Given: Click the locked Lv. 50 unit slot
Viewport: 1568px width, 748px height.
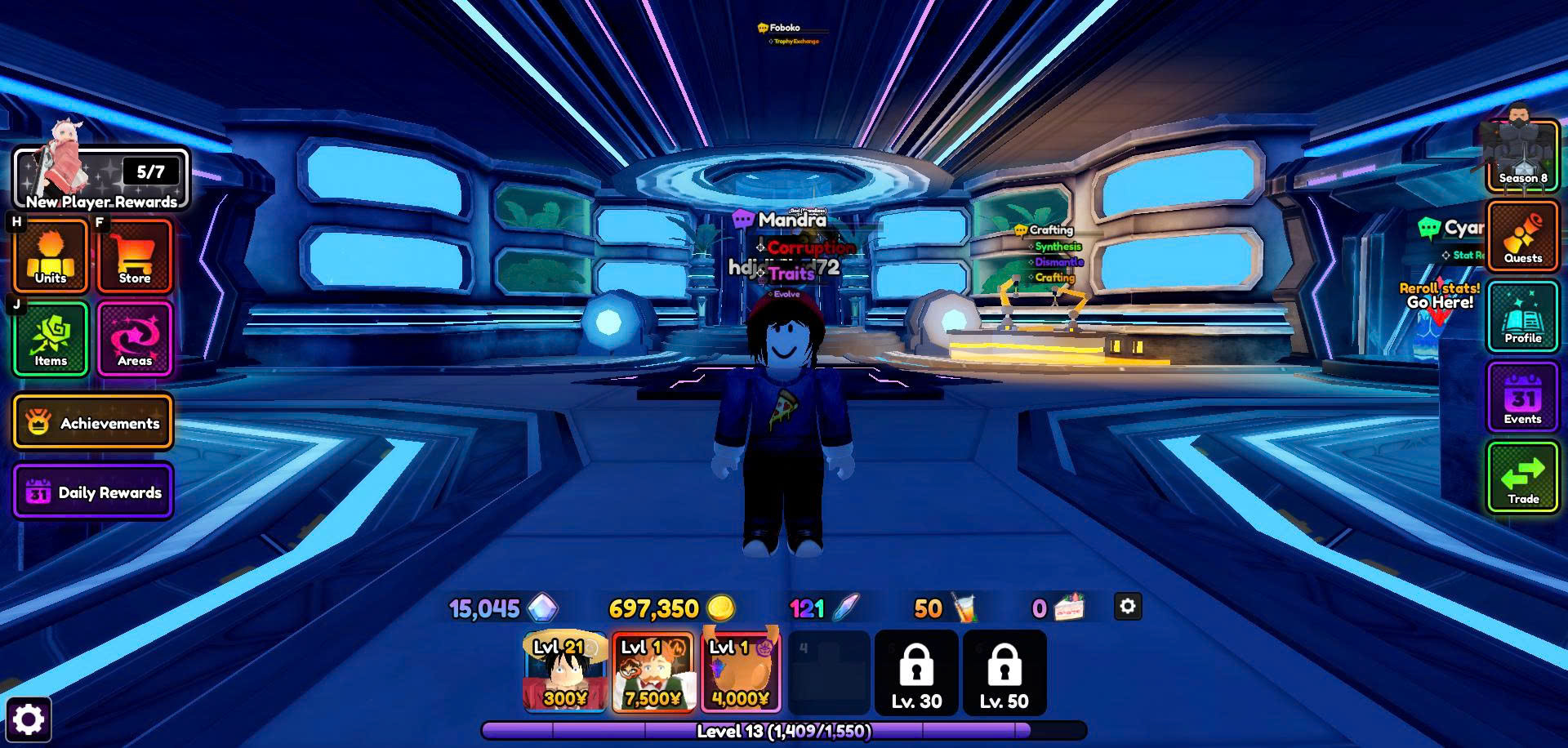Looking at the screenshot, I should click(1004, 673).
